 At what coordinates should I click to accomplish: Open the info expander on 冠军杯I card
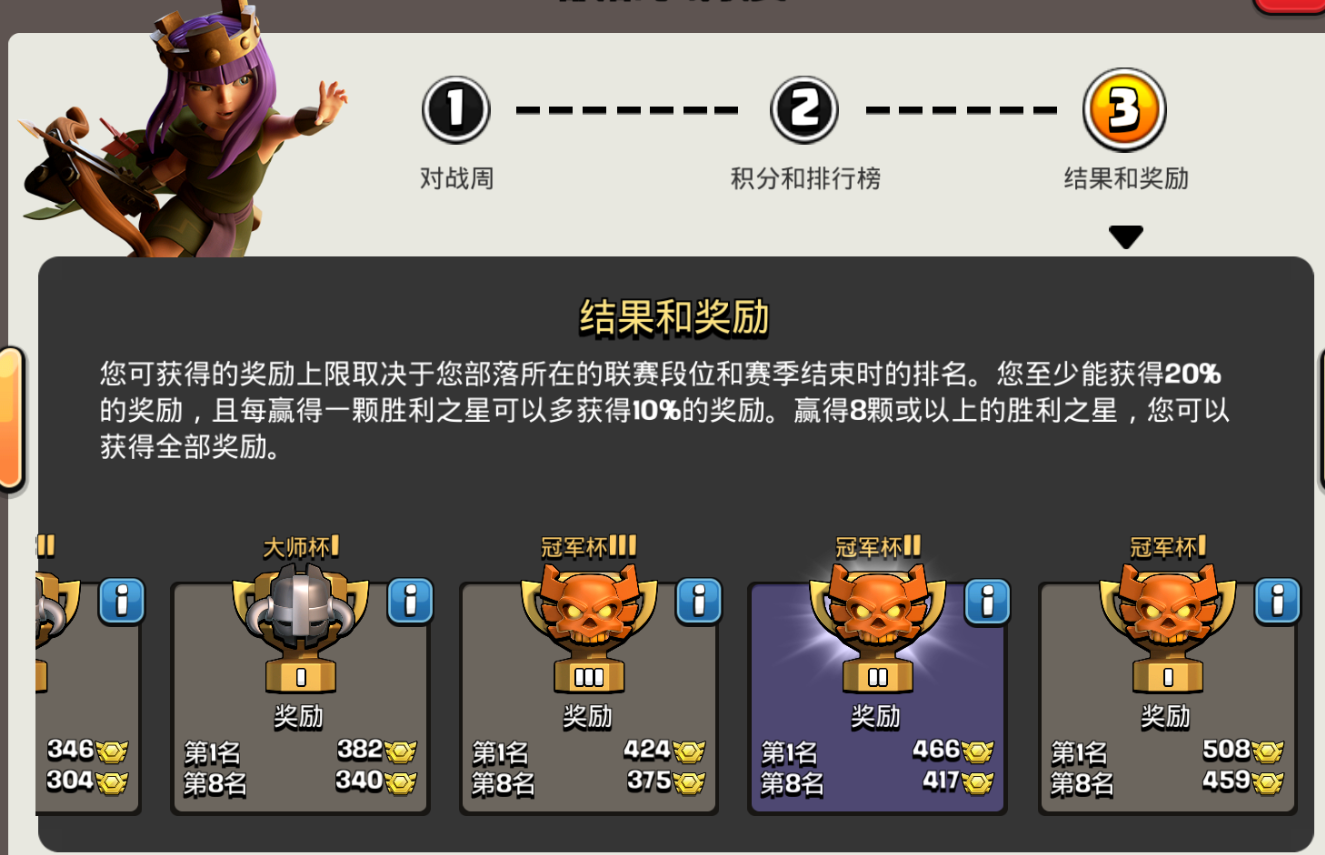(1277, 602)
